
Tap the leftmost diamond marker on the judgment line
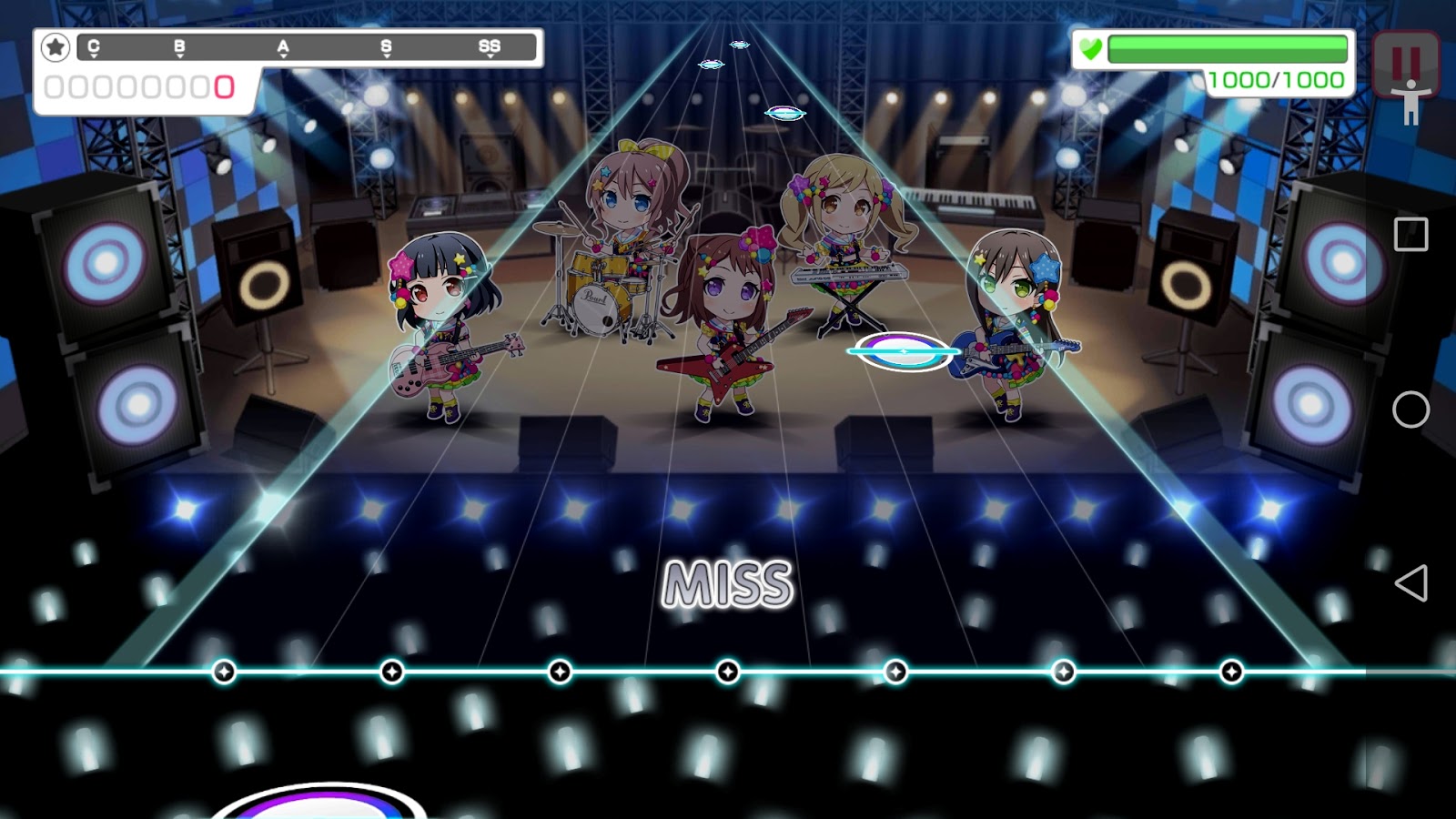223,673
